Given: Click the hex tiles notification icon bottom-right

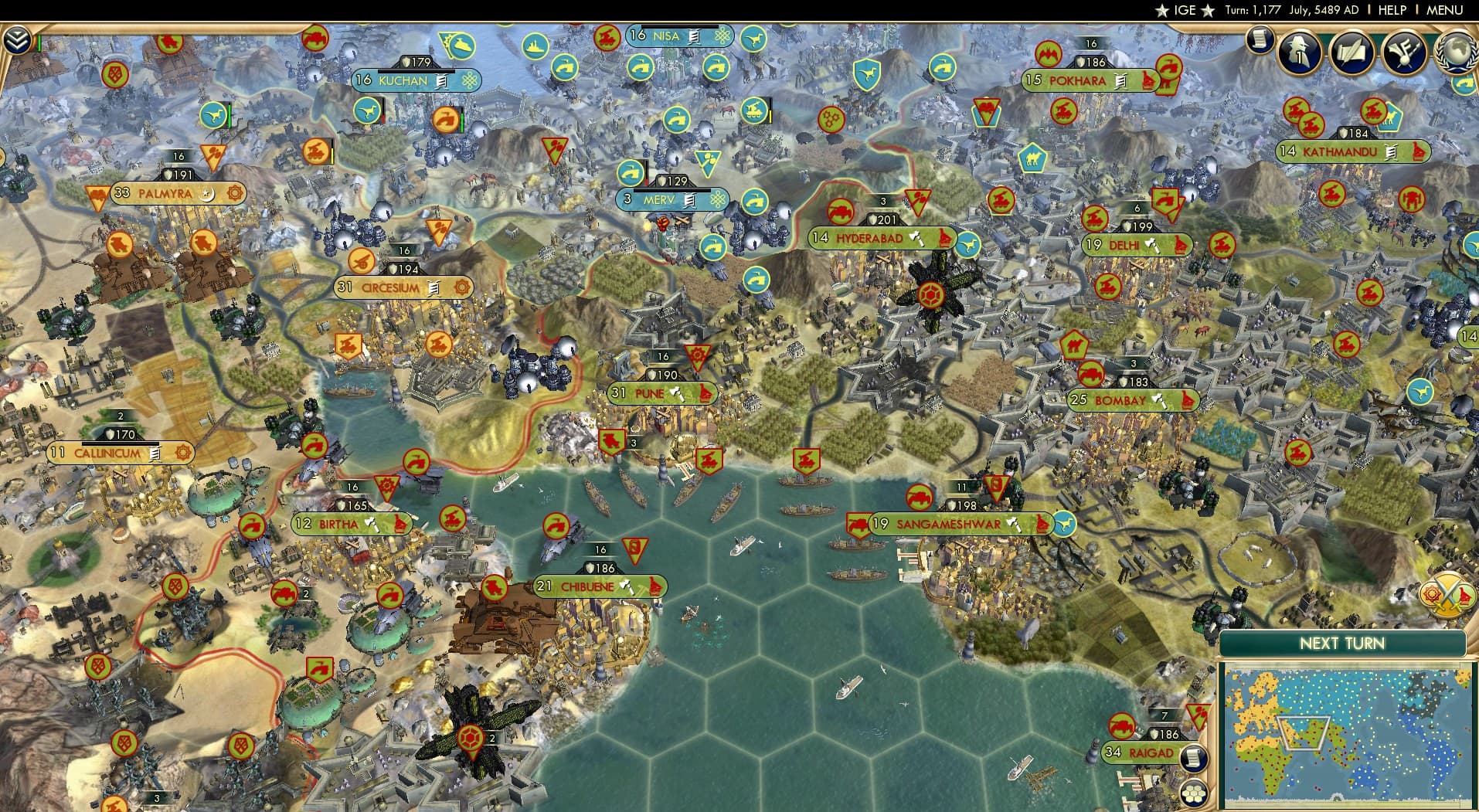Looking at the screenshot, I should (x=1193, y=793).
